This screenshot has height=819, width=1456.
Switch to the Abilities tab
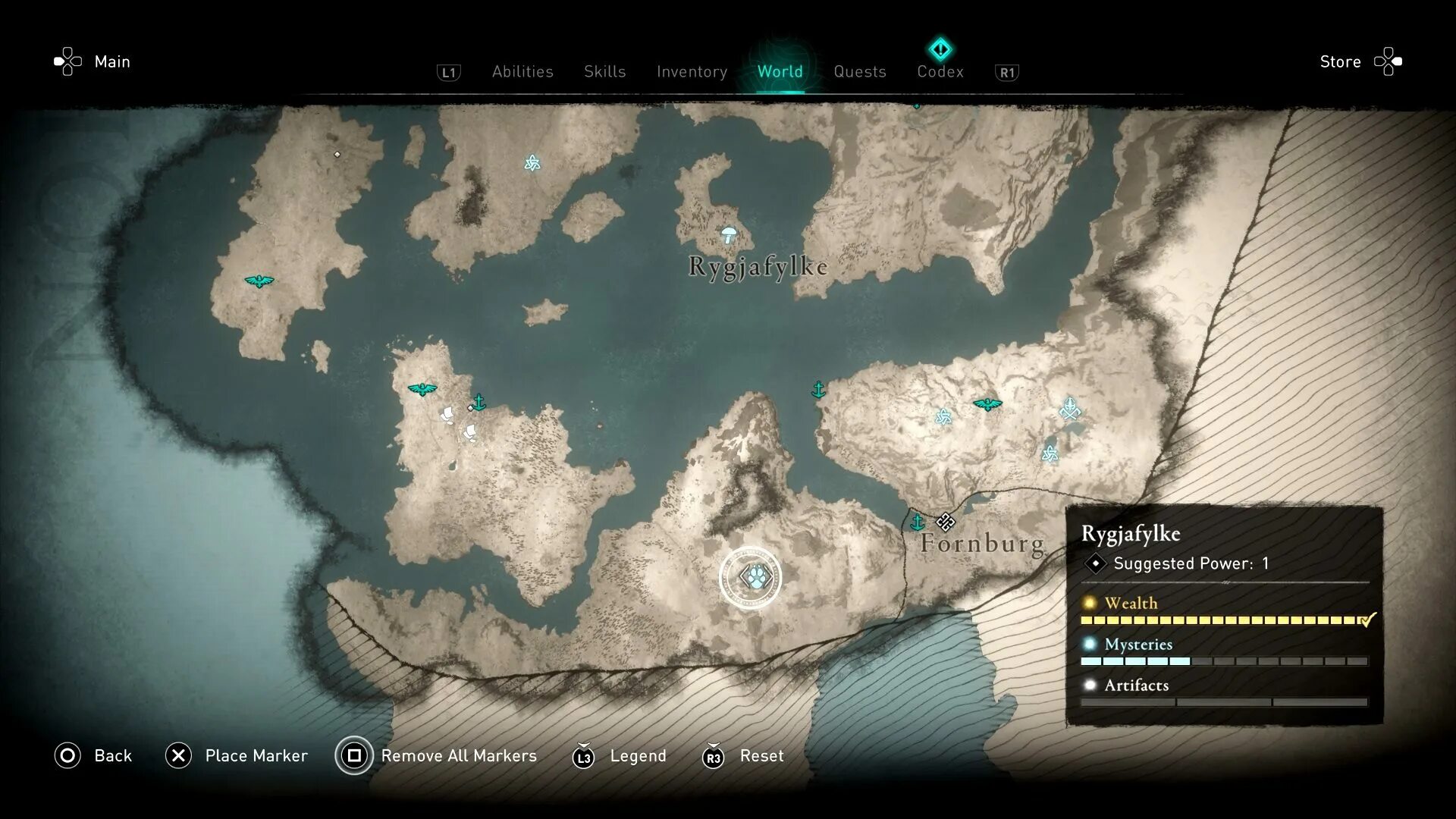pyautogui.click(x=522, y=71)
